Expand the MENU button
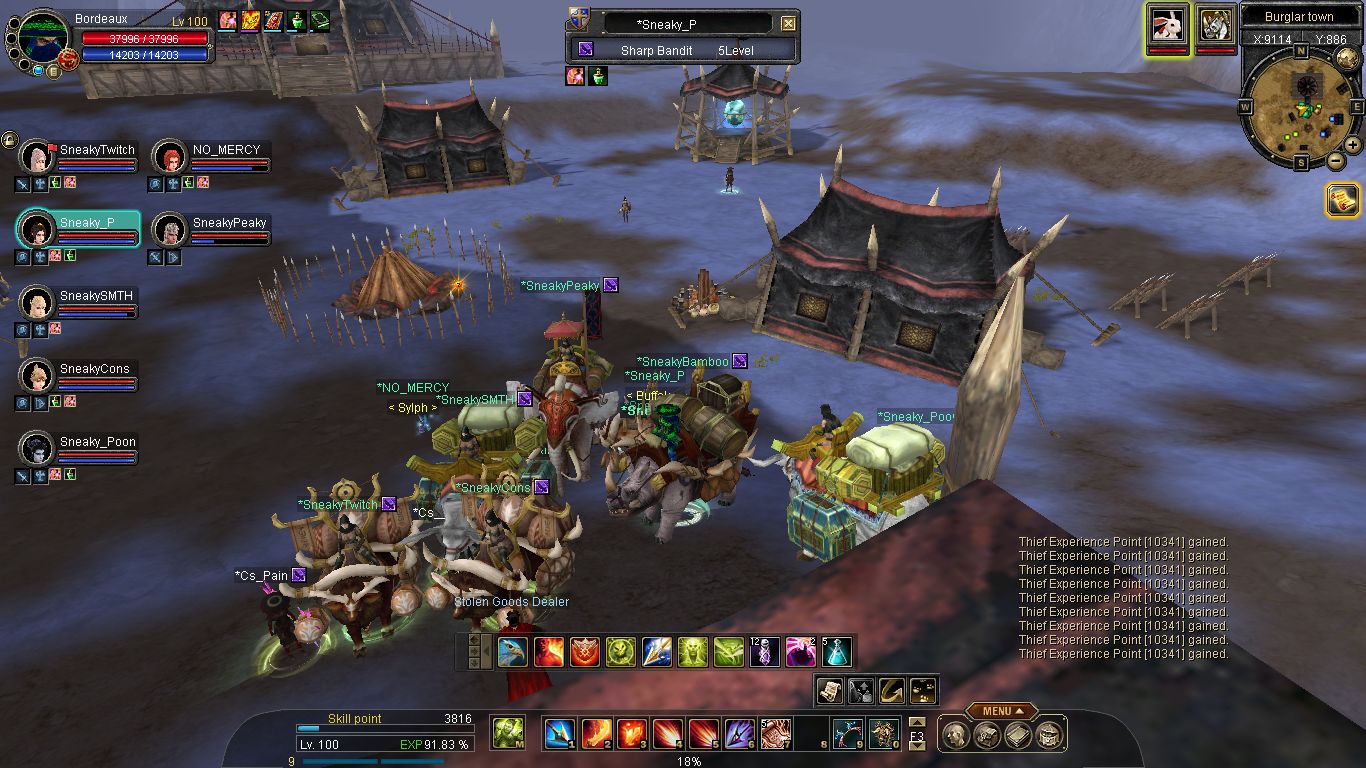 (x=1001, y=711)
